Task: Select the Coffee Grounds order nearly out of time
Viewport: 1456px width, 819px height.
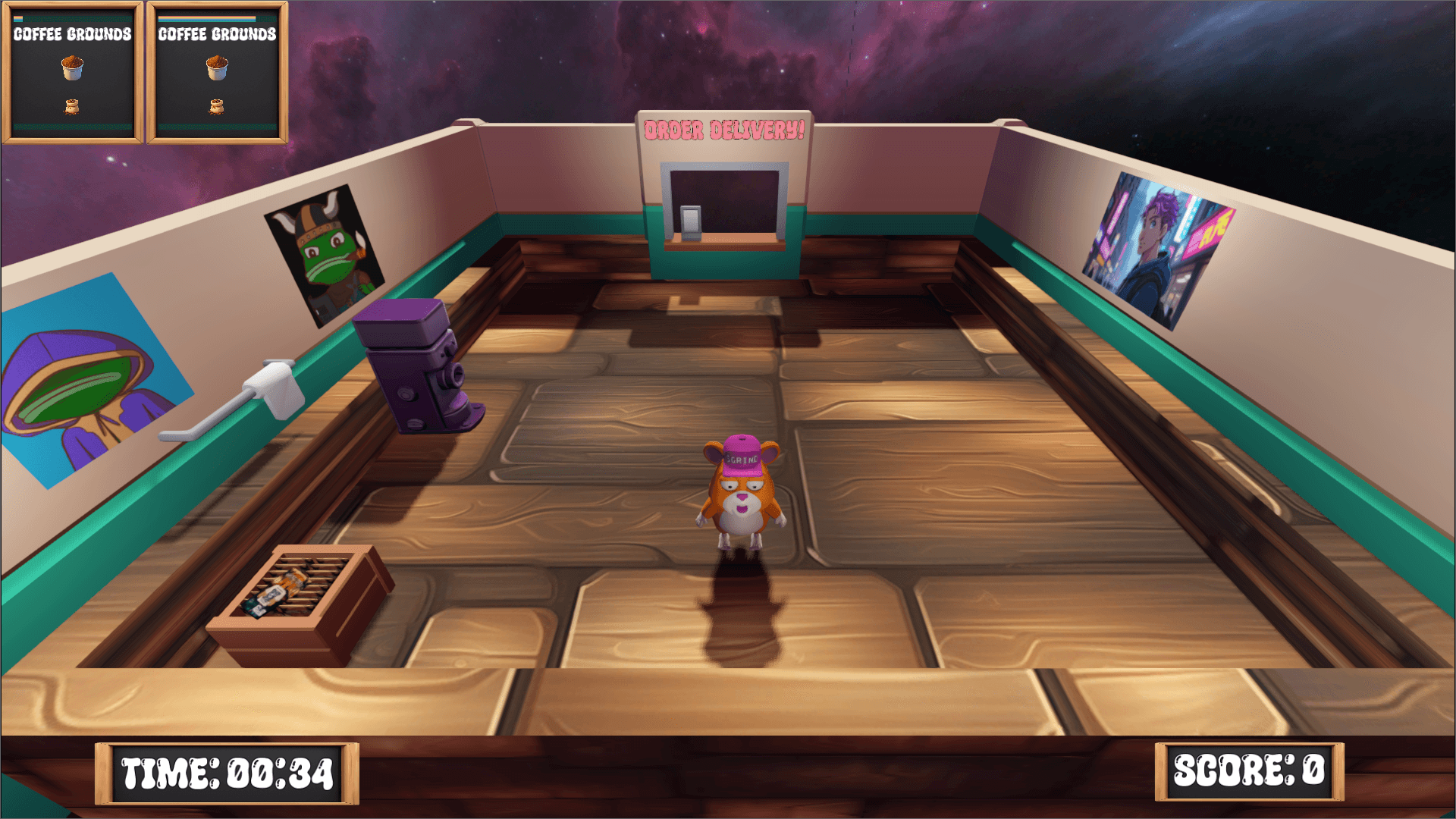Action: pos(72,72)
